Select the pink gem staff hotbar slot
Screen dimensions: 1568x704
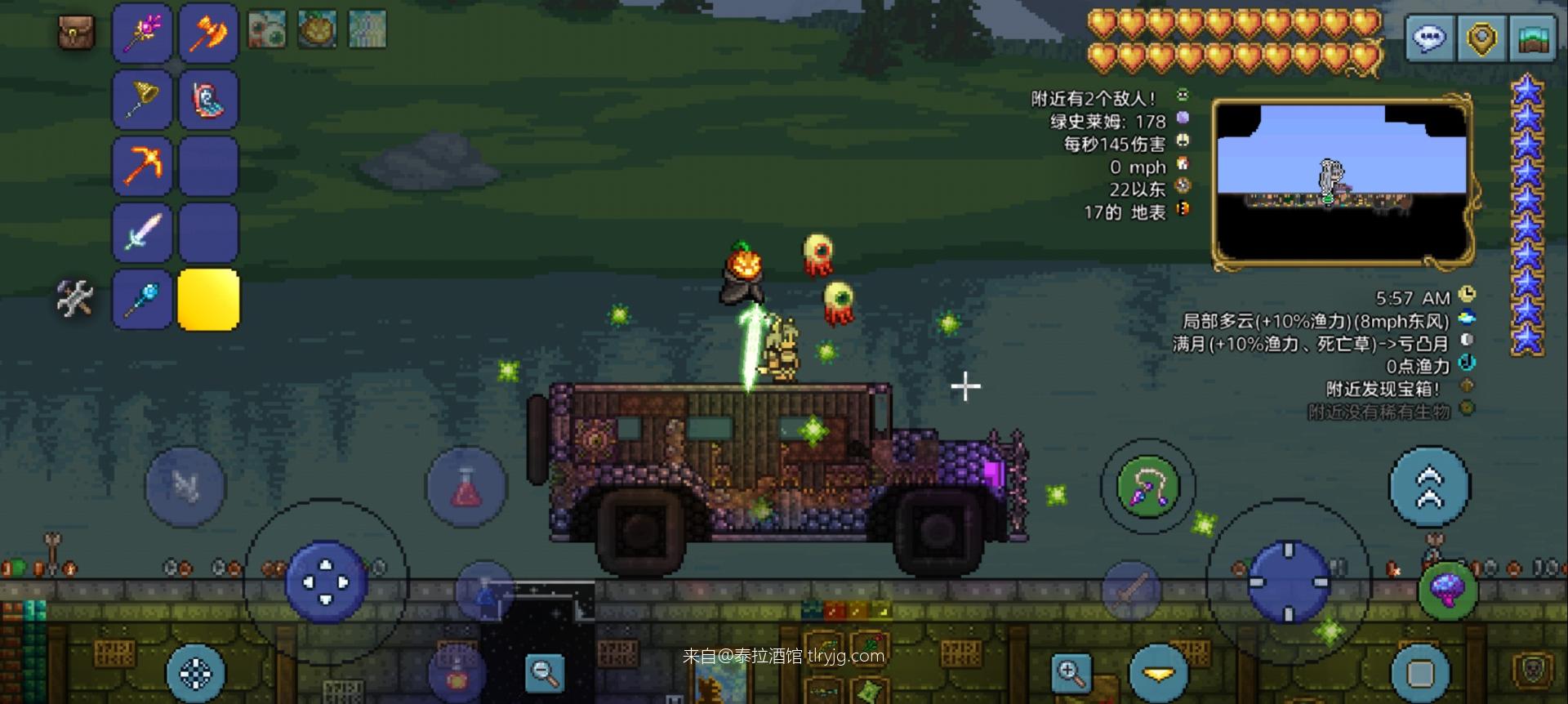142,33
